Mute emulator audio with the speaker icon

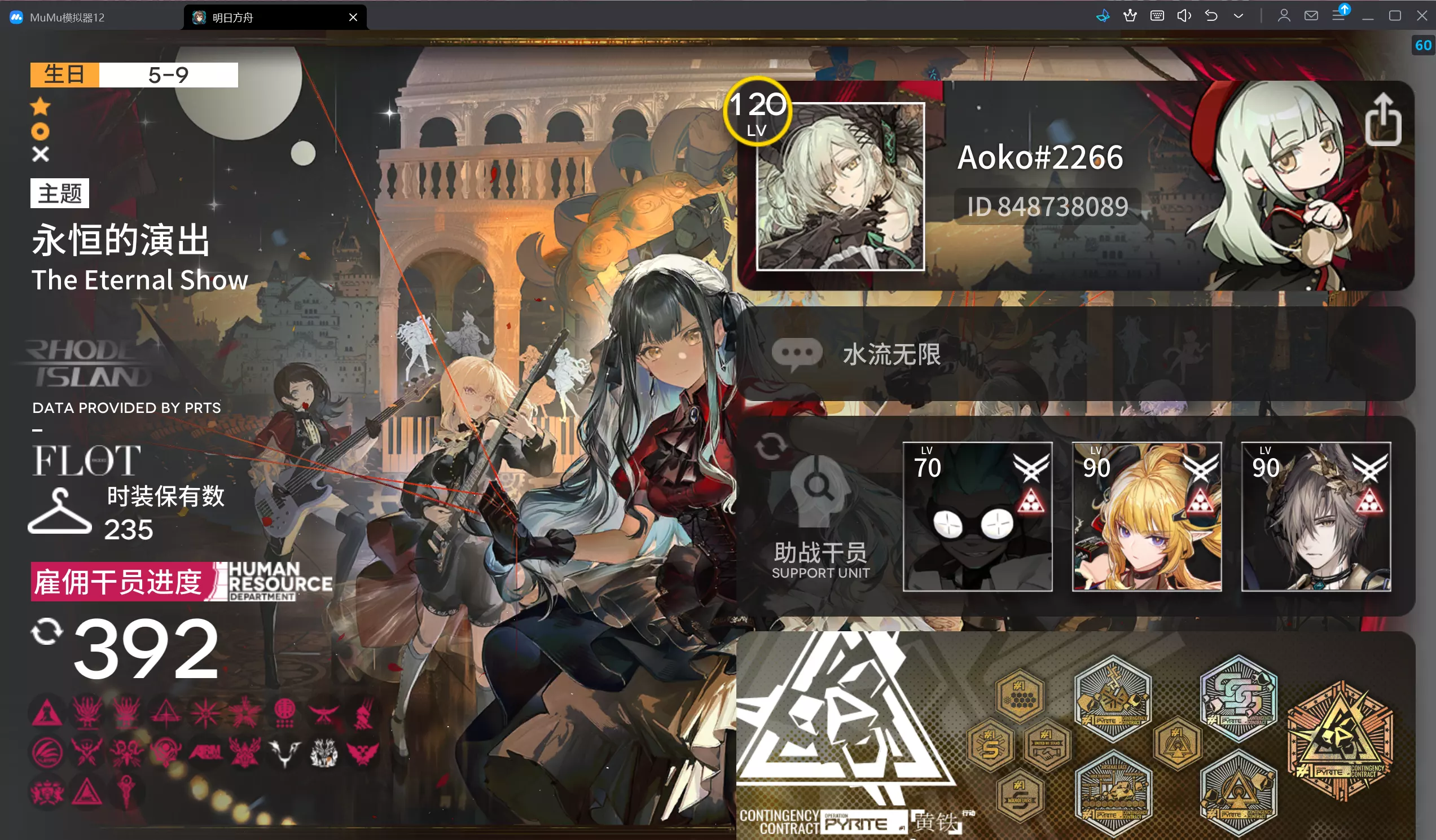pyautogui.click(x=1184, y=15)
